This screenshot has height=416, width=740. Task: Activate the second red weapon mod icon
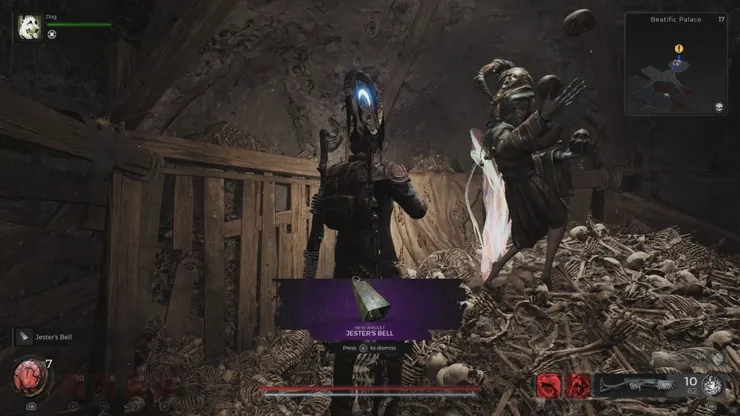point(578,385)
